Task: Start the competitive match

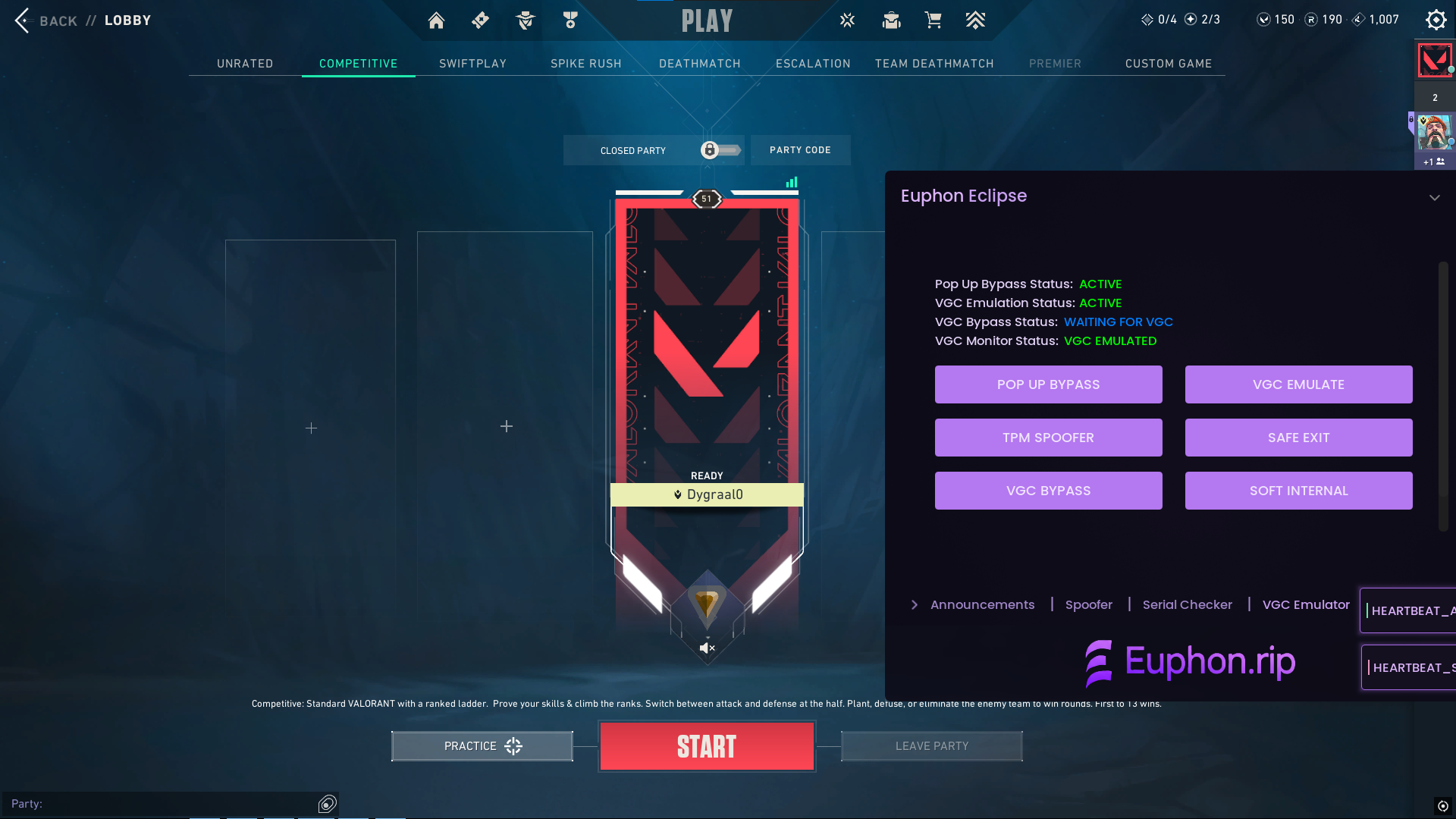Action: 707,746
